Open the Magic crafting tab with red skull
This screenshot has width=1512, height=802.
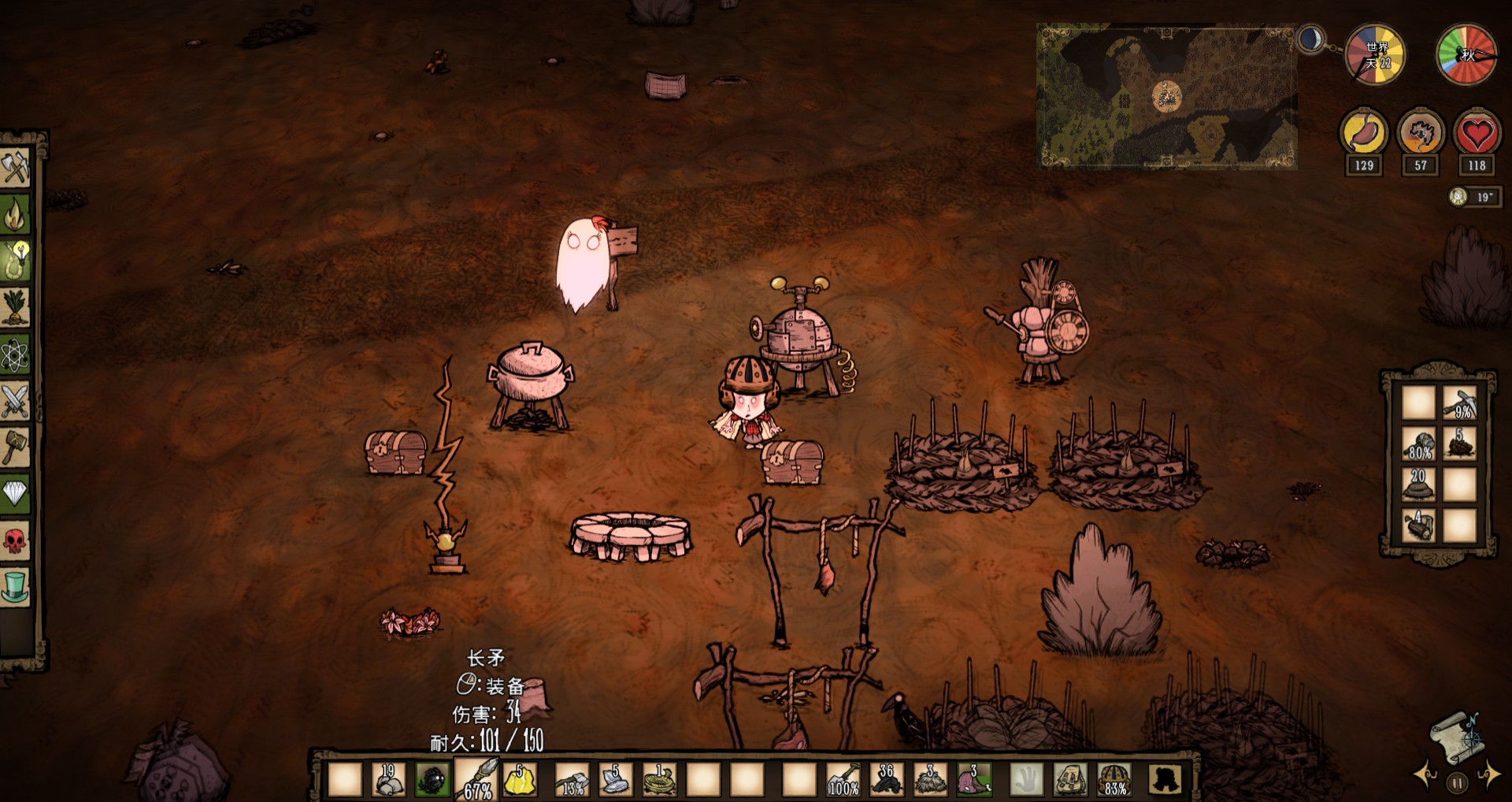coord(15,540)
